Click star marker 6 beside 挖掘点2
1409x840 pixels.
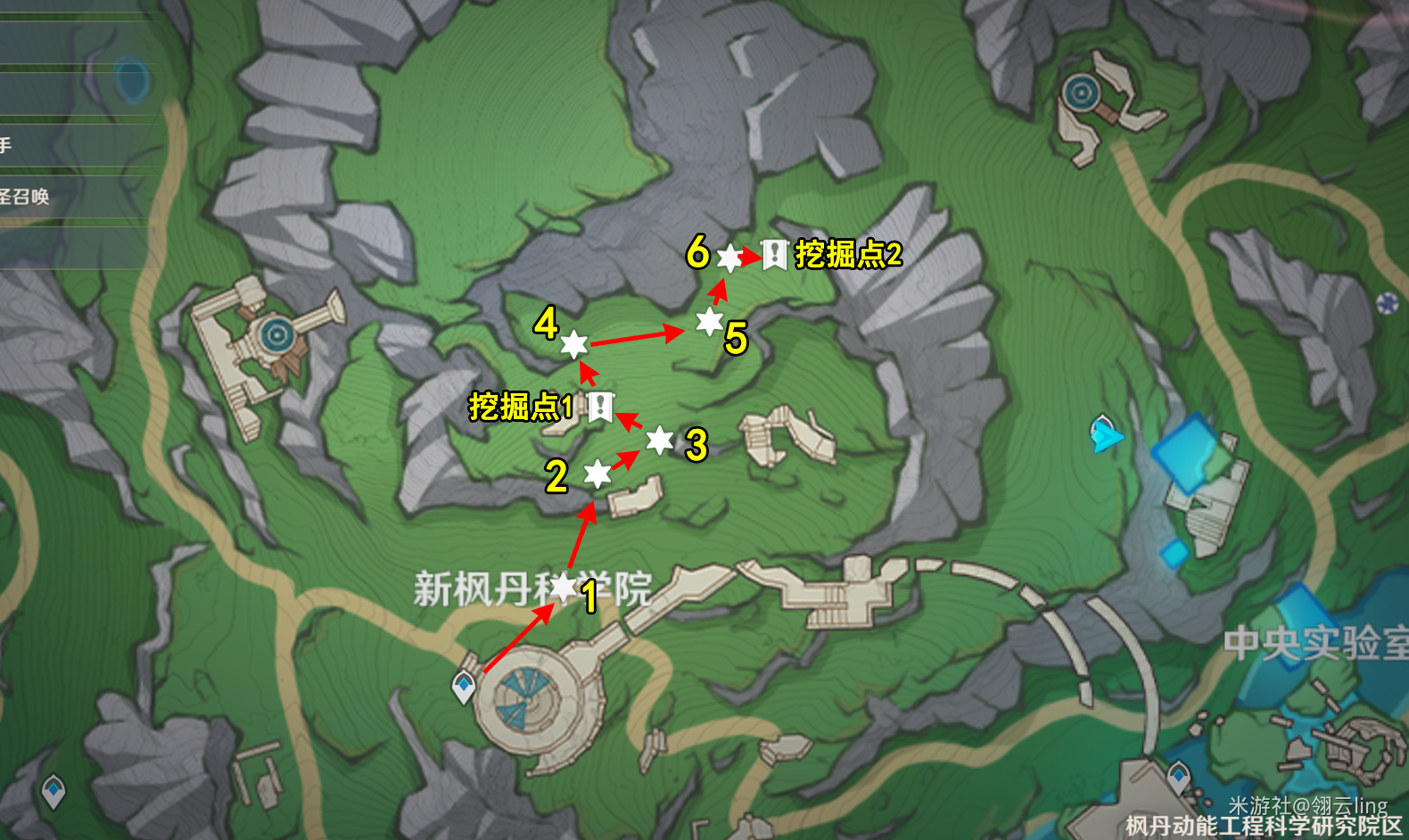click(729, 259)
